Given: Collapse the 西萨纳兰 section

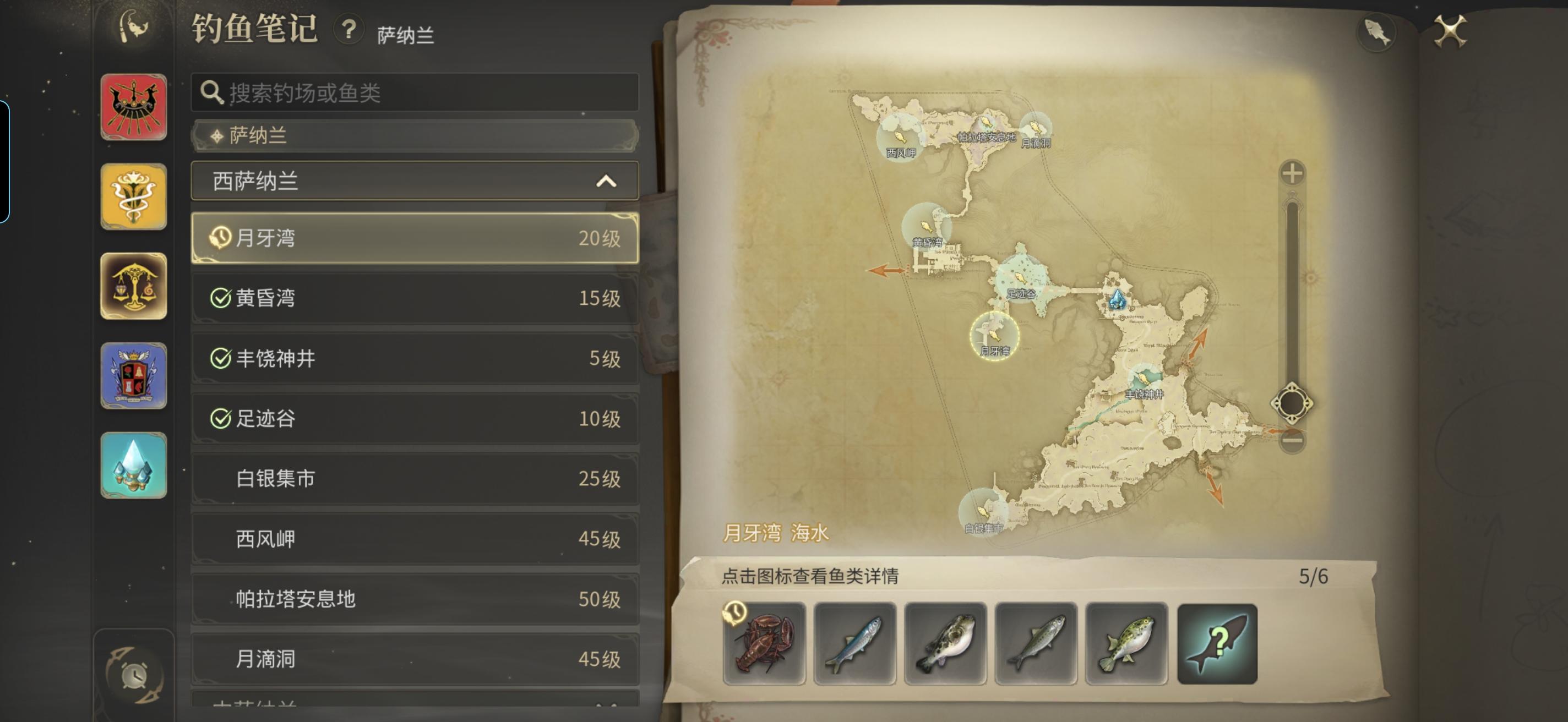Looking at the screenshot, I should pyautogui.click(x=605, y=180).
